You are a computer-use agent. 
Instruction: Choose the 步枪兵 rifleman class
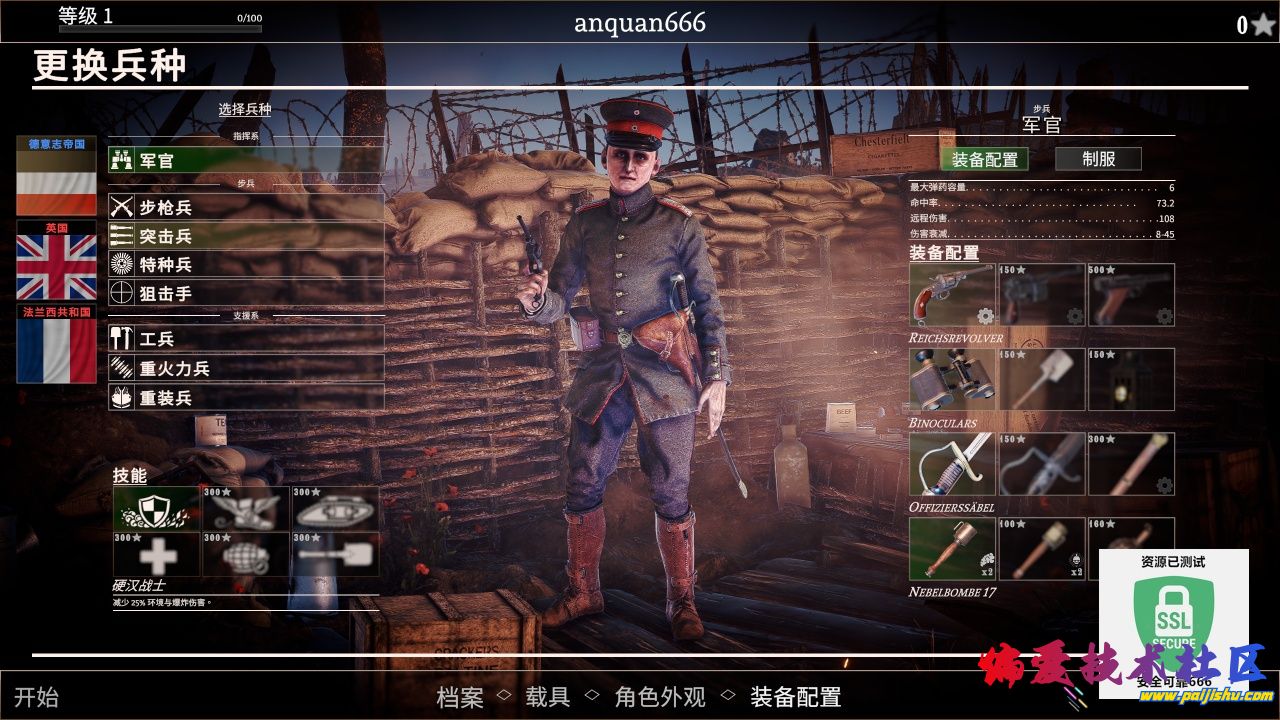tap(246, 207)
